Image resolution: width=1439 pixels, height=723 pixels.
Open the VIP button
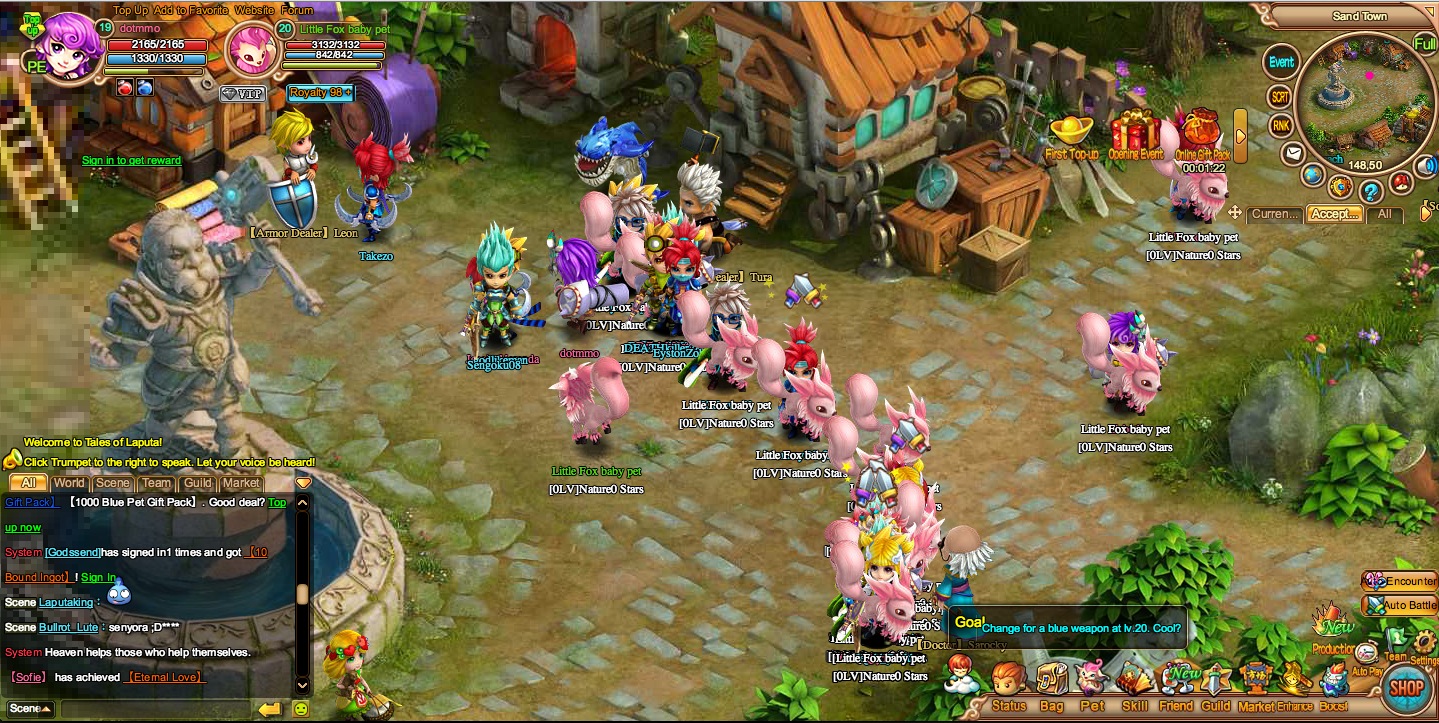(243, 93)
